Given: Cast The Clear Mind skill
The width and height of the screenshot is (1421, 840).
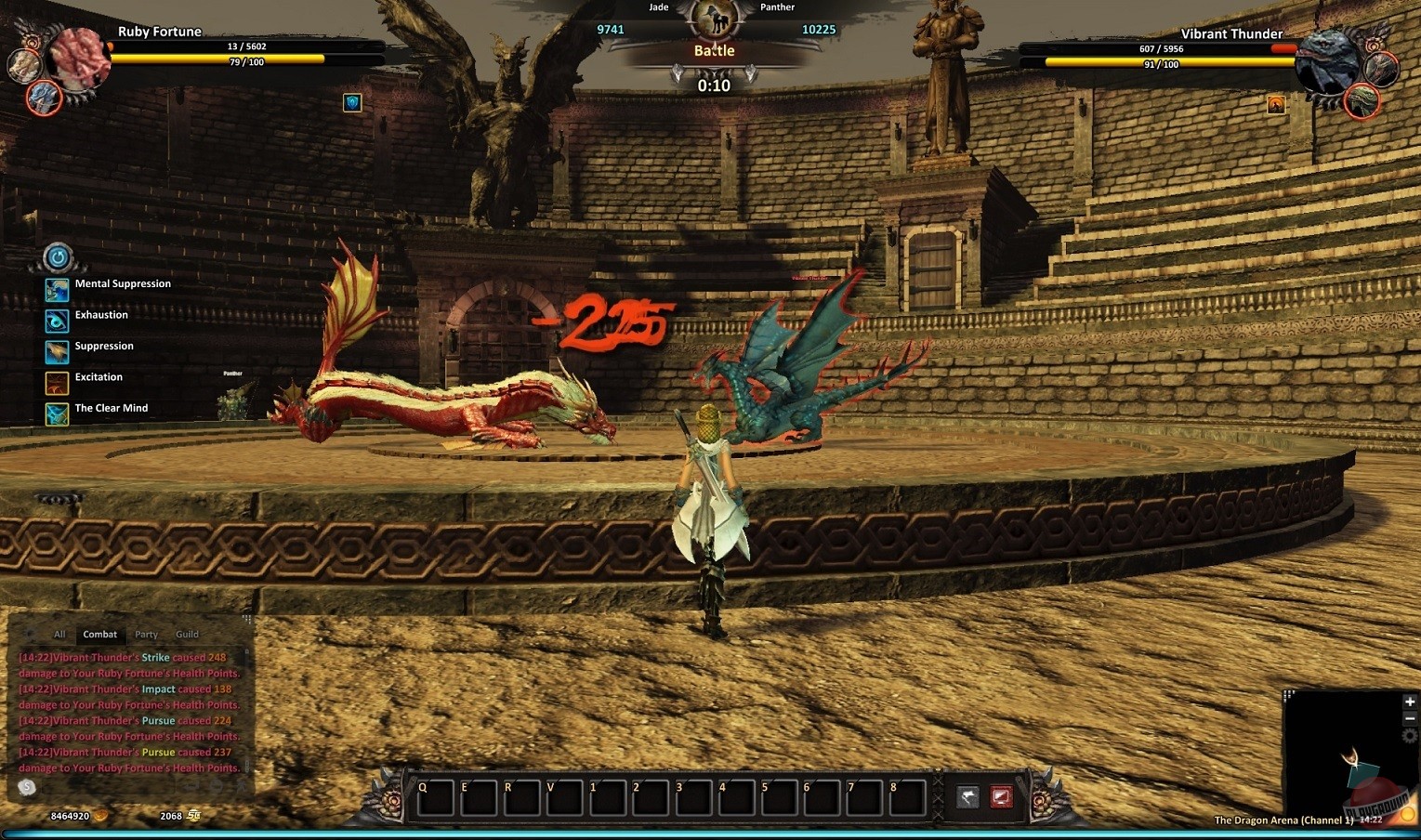Looking at the screenshot, I should coord(57,414).
